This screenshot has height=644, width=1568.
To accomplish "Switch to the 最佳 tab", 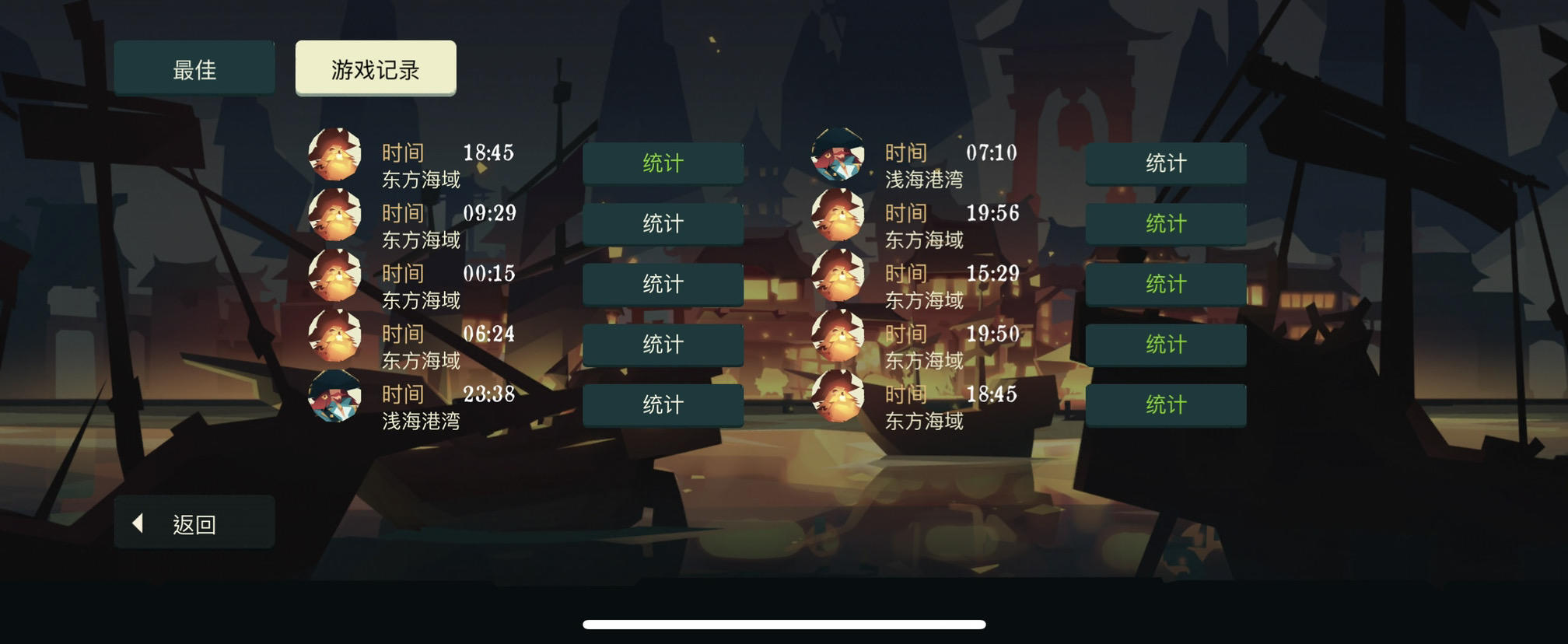I will (x=194, y=67).
